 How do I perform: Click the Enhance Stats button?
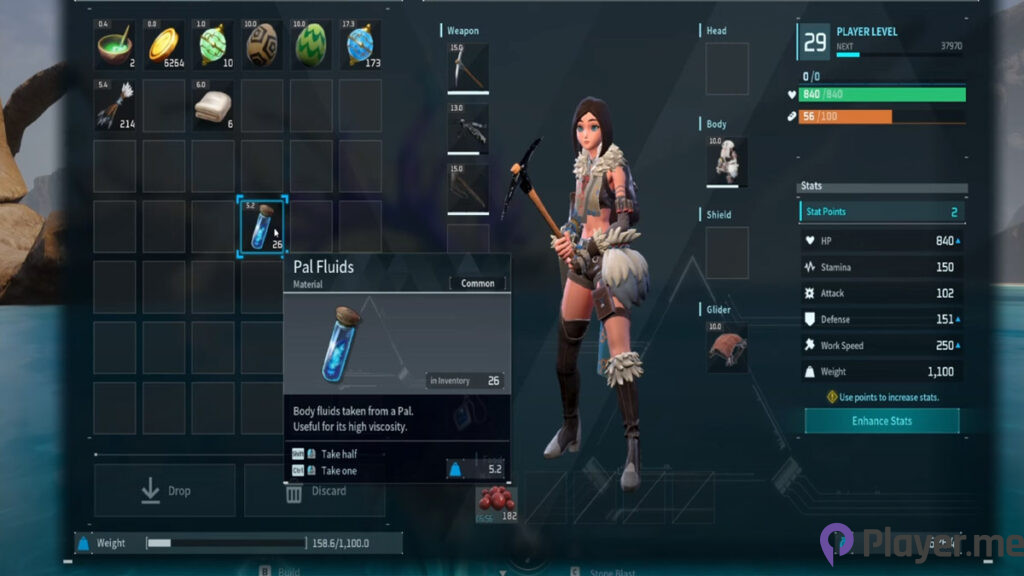(x=881, y=421)
